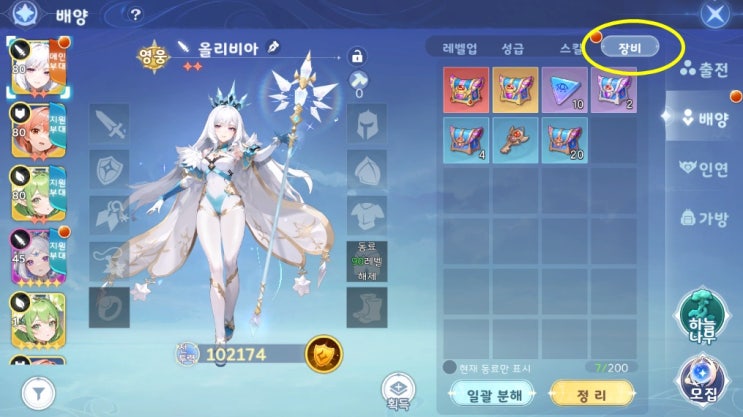Toggle the 현재 동료만 표시 checkbox

450,367
